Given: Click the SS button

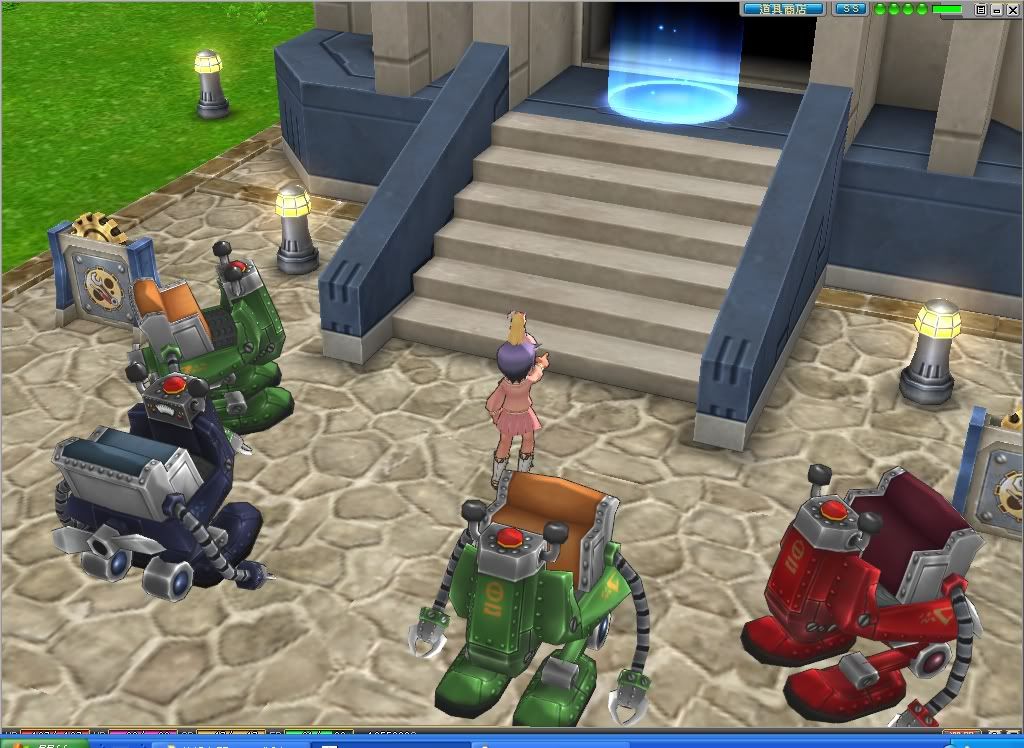Looking at the screenshot, I should (x=850, y=9).
